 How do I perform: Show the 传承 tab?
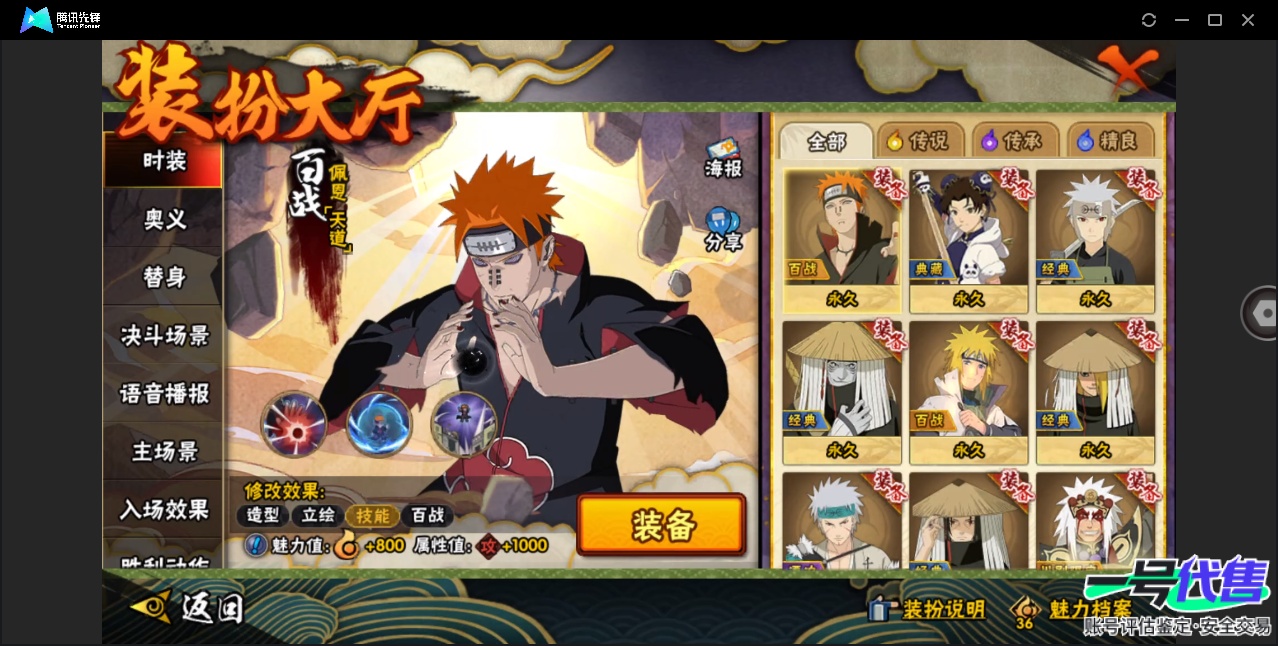(1013, 142)
